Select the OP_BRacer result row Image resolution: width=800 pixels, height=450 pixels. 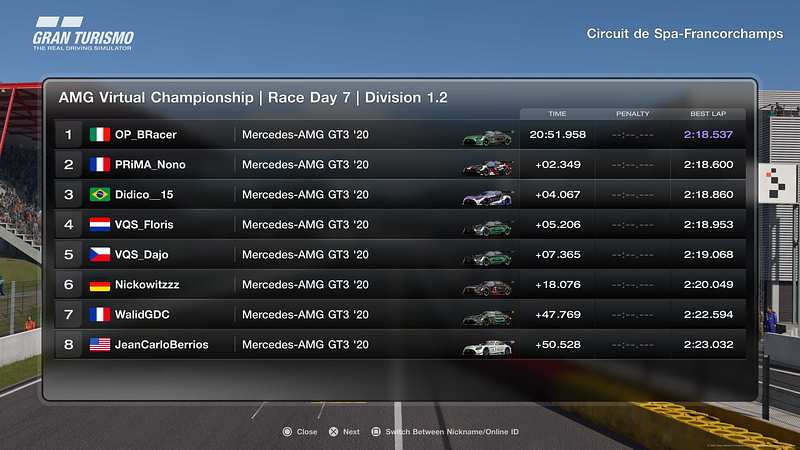coord(400,134)
